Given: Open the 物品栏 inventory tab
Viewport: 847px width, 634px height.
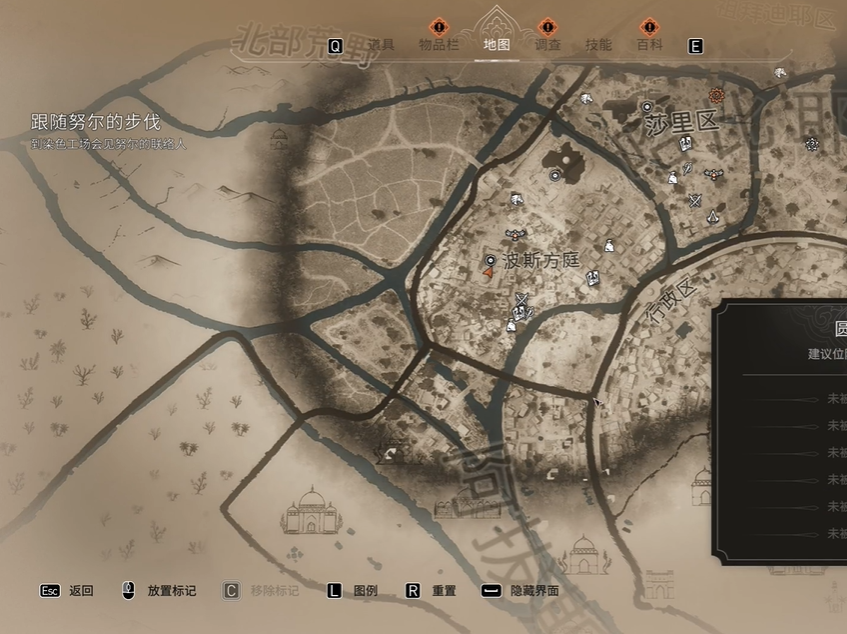Looking at the screenshot, I should pyautogui.click(x=438, y=45).
